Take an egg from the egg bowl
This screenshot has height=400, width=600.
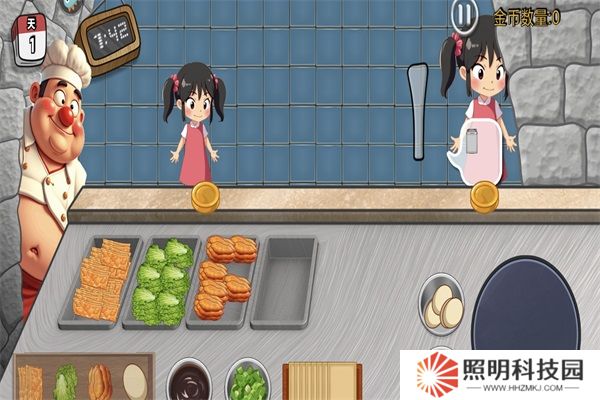pos(443,306)
